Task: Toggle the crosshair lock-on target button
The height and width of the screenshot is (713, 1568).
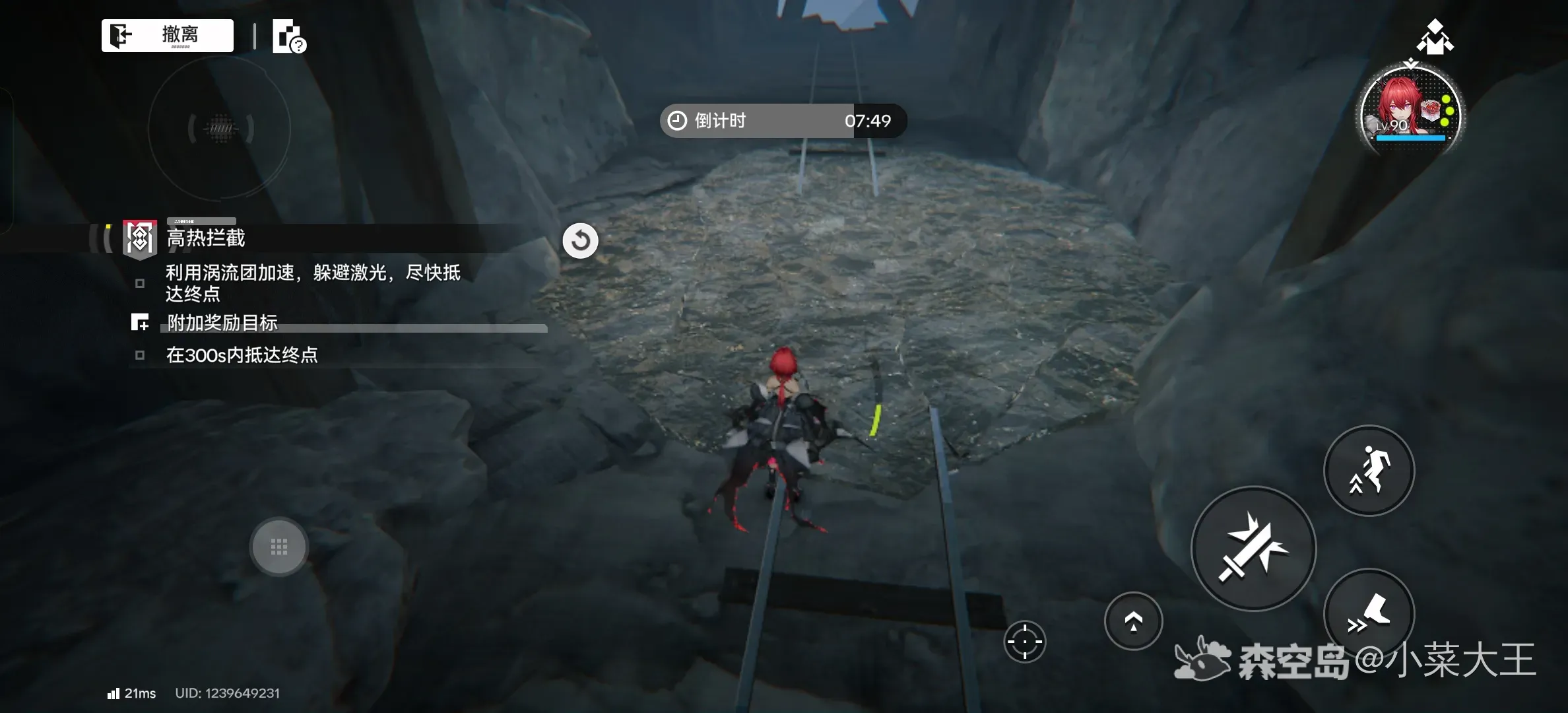Action: click(1024, 641)
